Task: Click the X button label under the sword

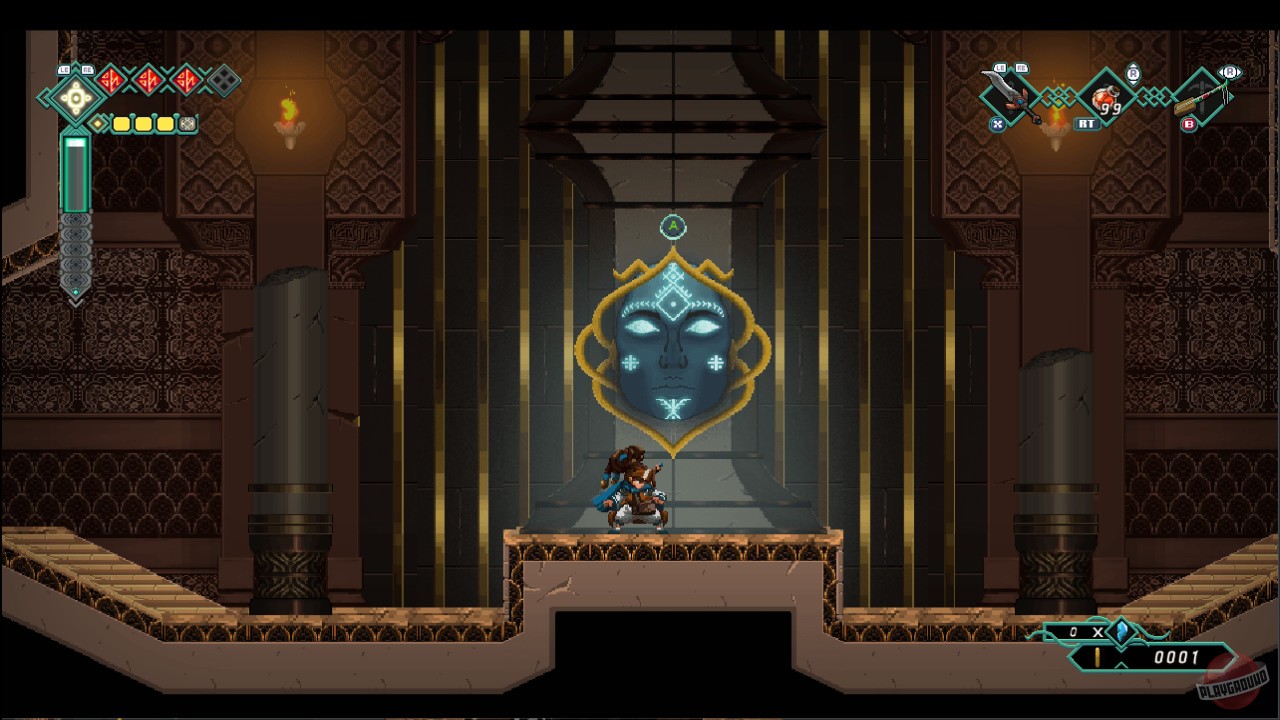Action: click(997, 123)
